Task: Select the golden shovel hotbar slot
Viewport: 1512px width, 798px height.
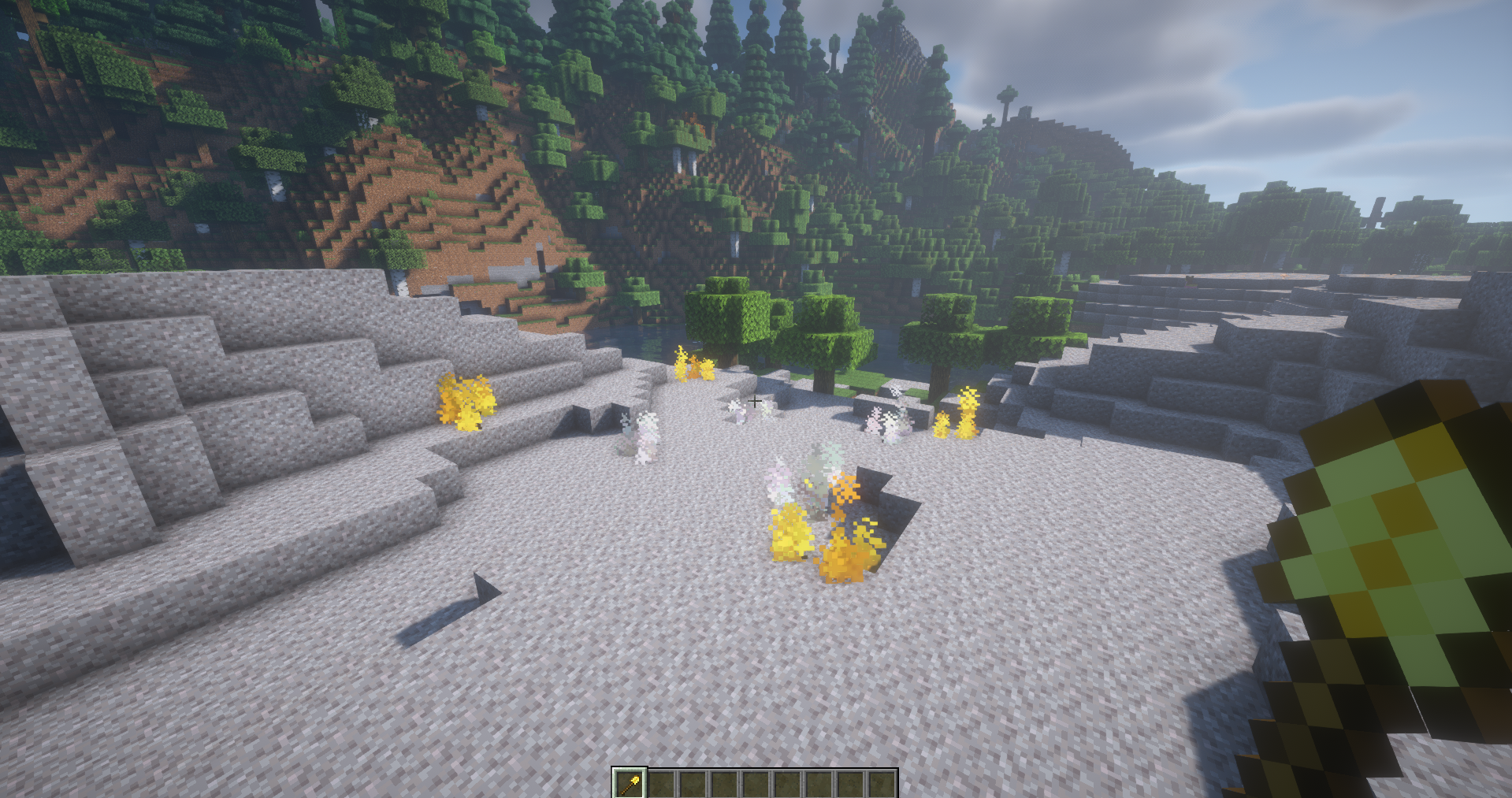Action: [630, 784]
